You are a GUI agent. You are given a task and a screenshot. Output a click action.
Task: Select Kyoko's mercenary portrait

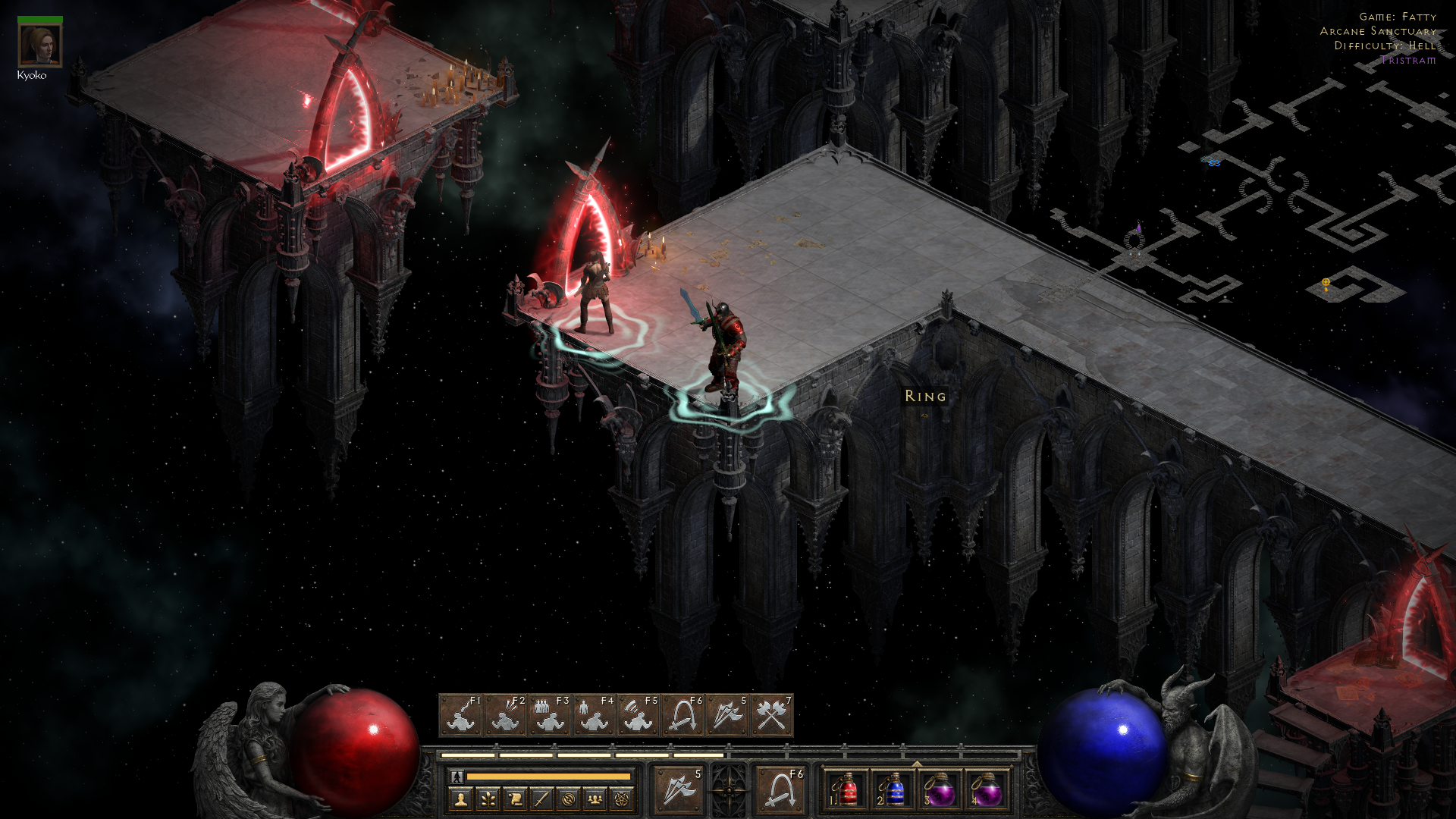pos(39,45)
